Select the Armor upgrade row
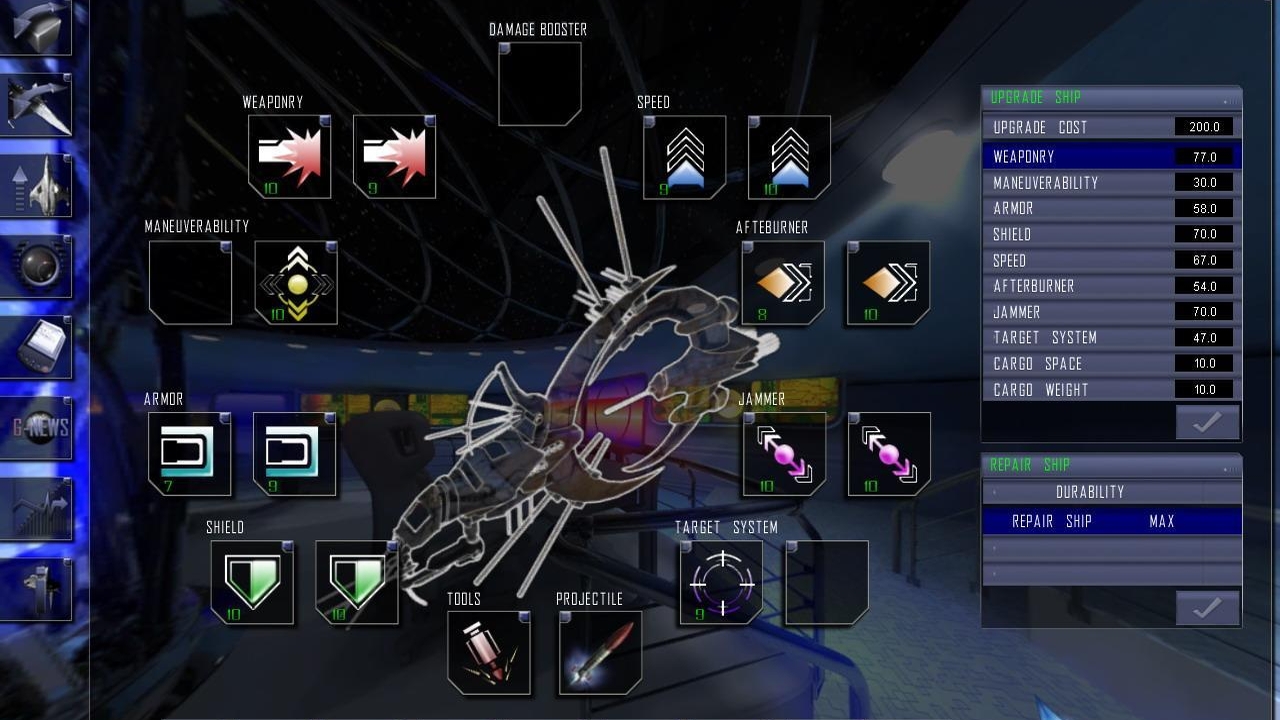1280x720 pixels. tap(1110, 209)
